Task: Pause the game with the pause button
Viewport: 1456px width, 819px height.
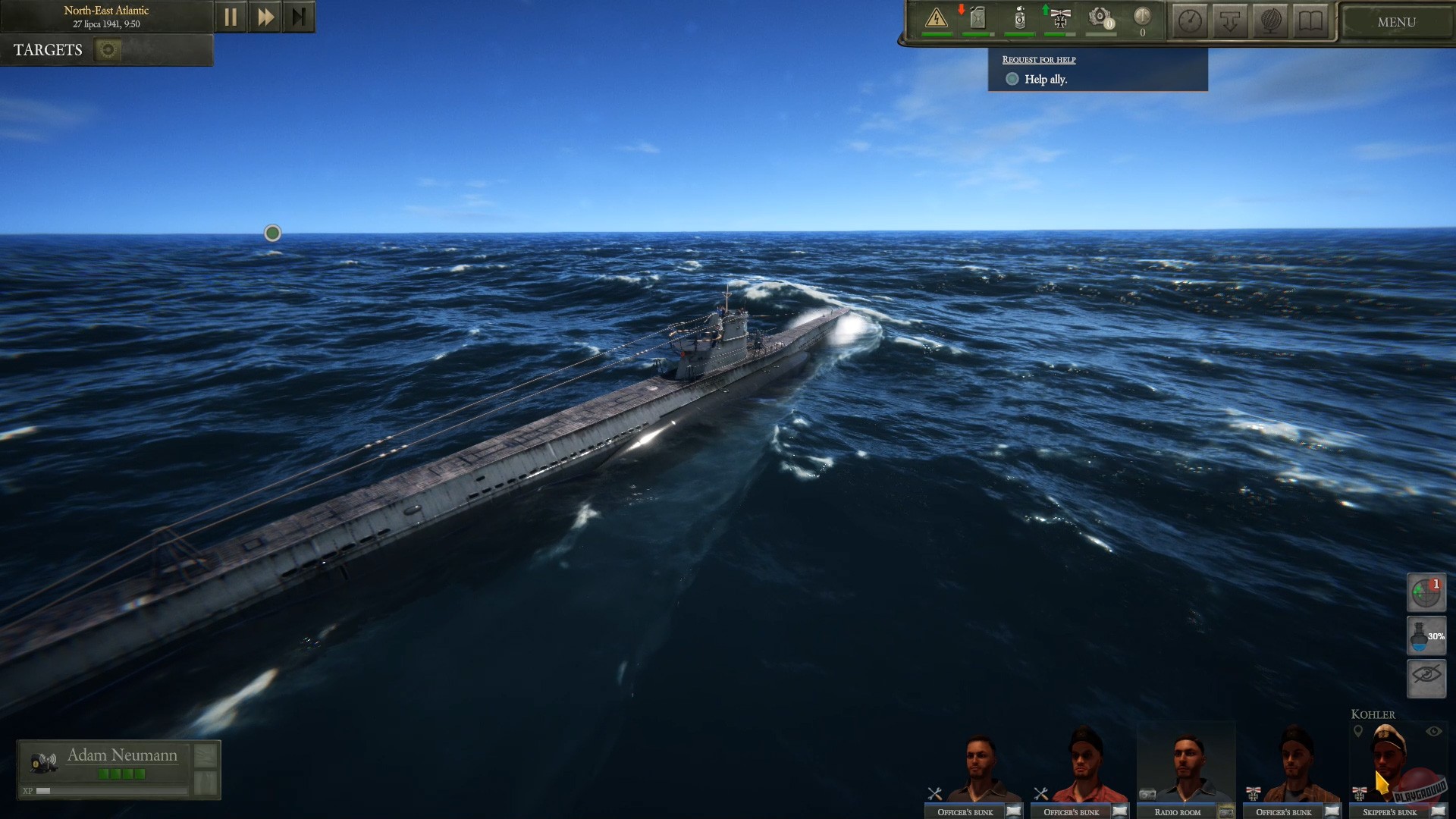Action: coord(231,16)
